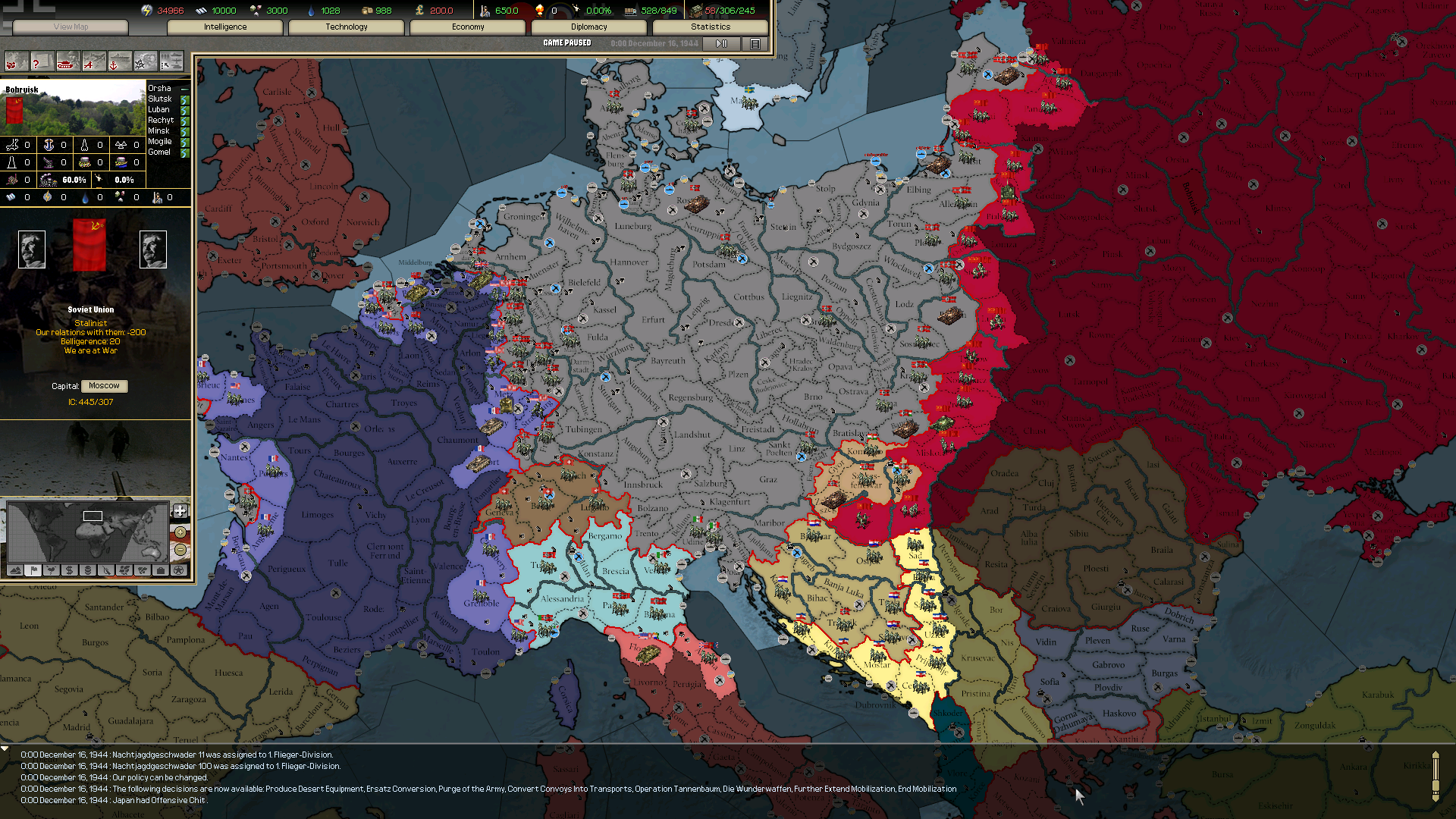
Task: Open the Statistics screen
Action: (x=710, y=27)
